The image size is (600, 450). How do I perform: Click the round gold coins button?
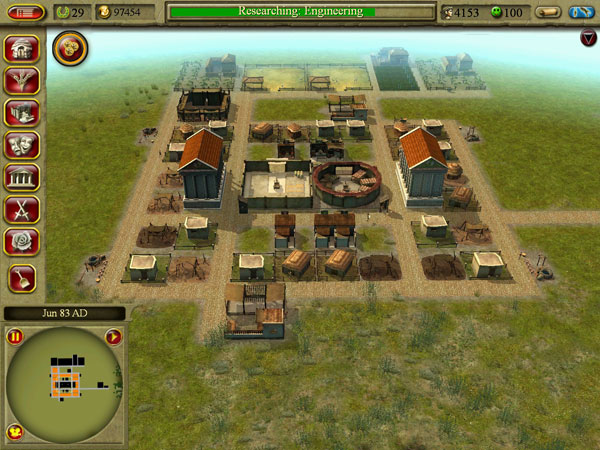pyautogui.click(x=69, y=46)
